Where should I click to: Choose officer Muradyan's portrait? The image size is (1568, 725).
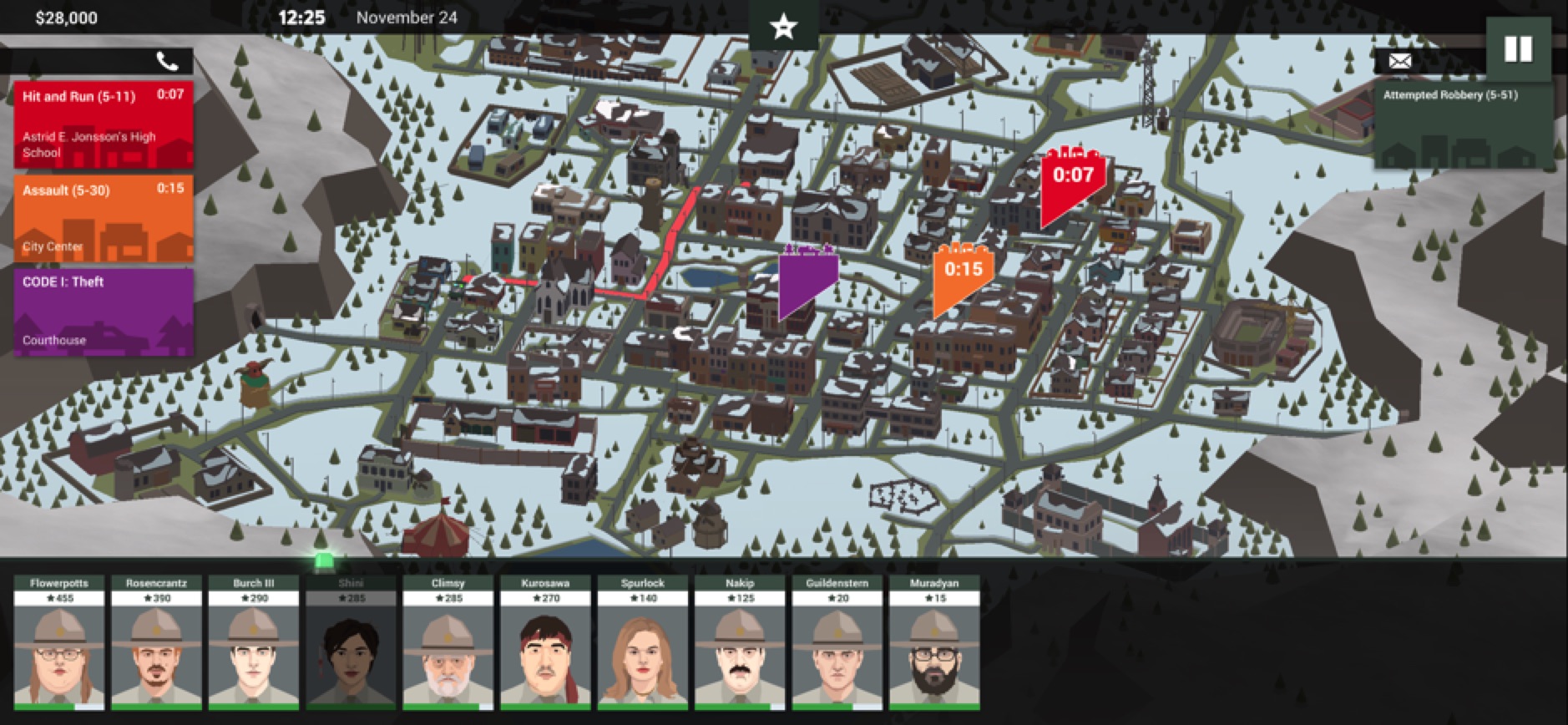pyautogui.click(x=933, y=643)
